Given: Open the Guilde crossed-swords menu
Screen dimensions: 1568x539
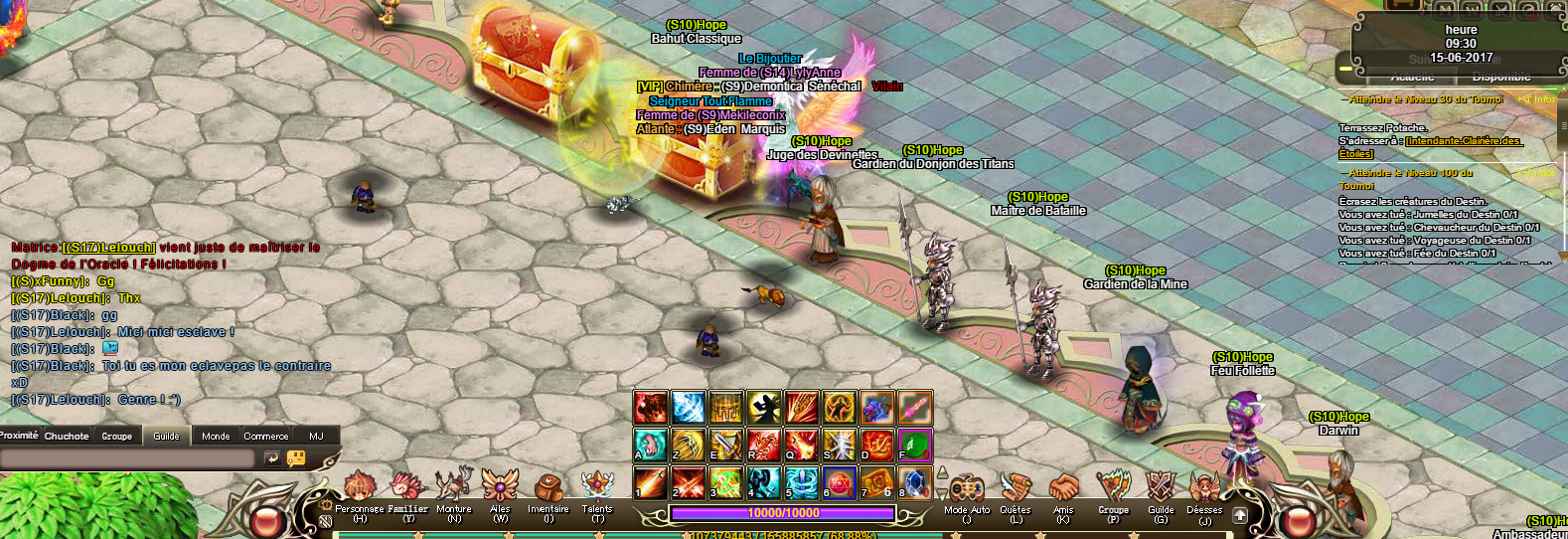Looking at the screenshot, I should (x=1161, y=489).
